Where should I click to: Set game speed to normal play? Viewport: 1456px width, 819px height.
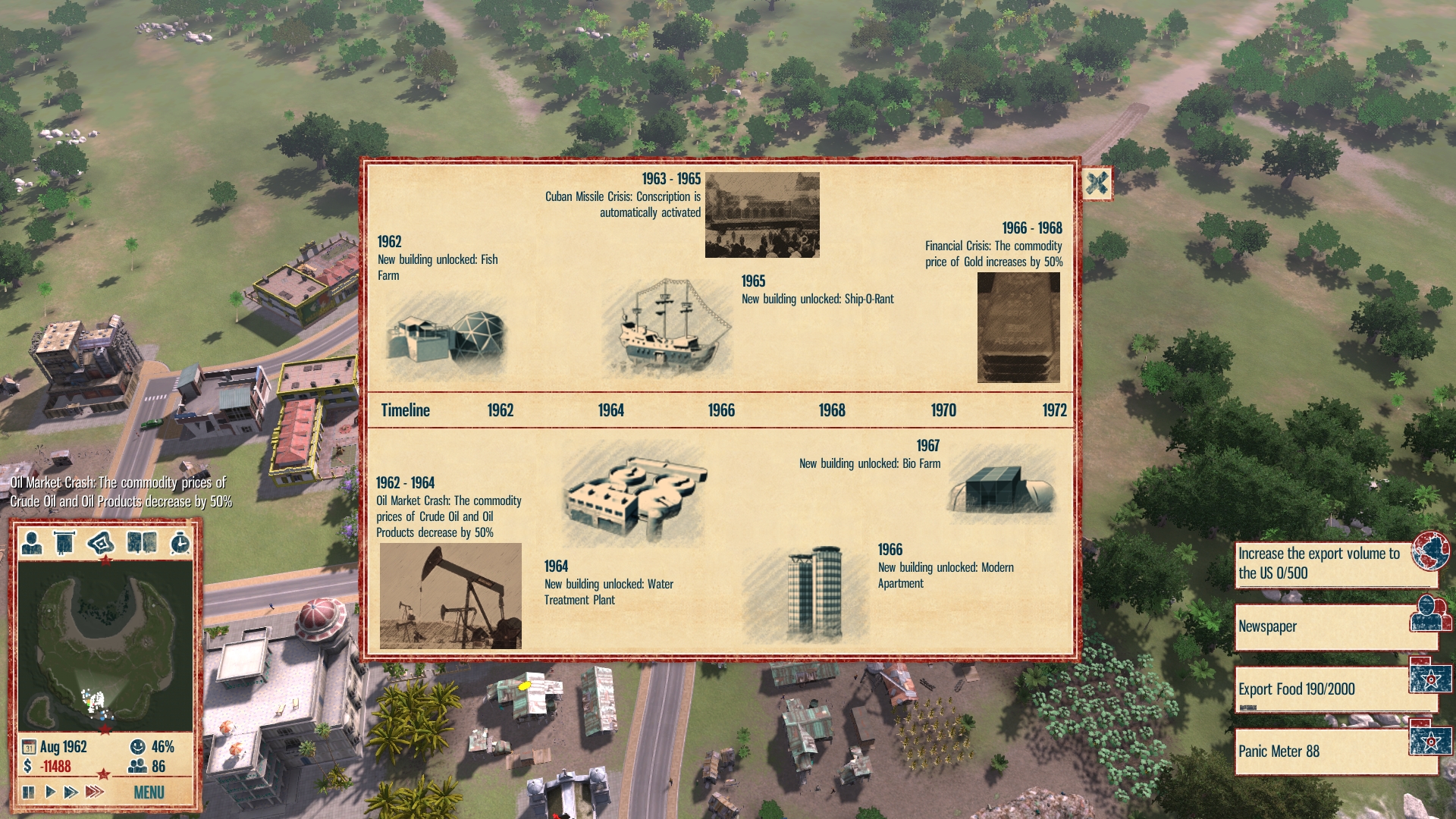[x=50, y=792]
